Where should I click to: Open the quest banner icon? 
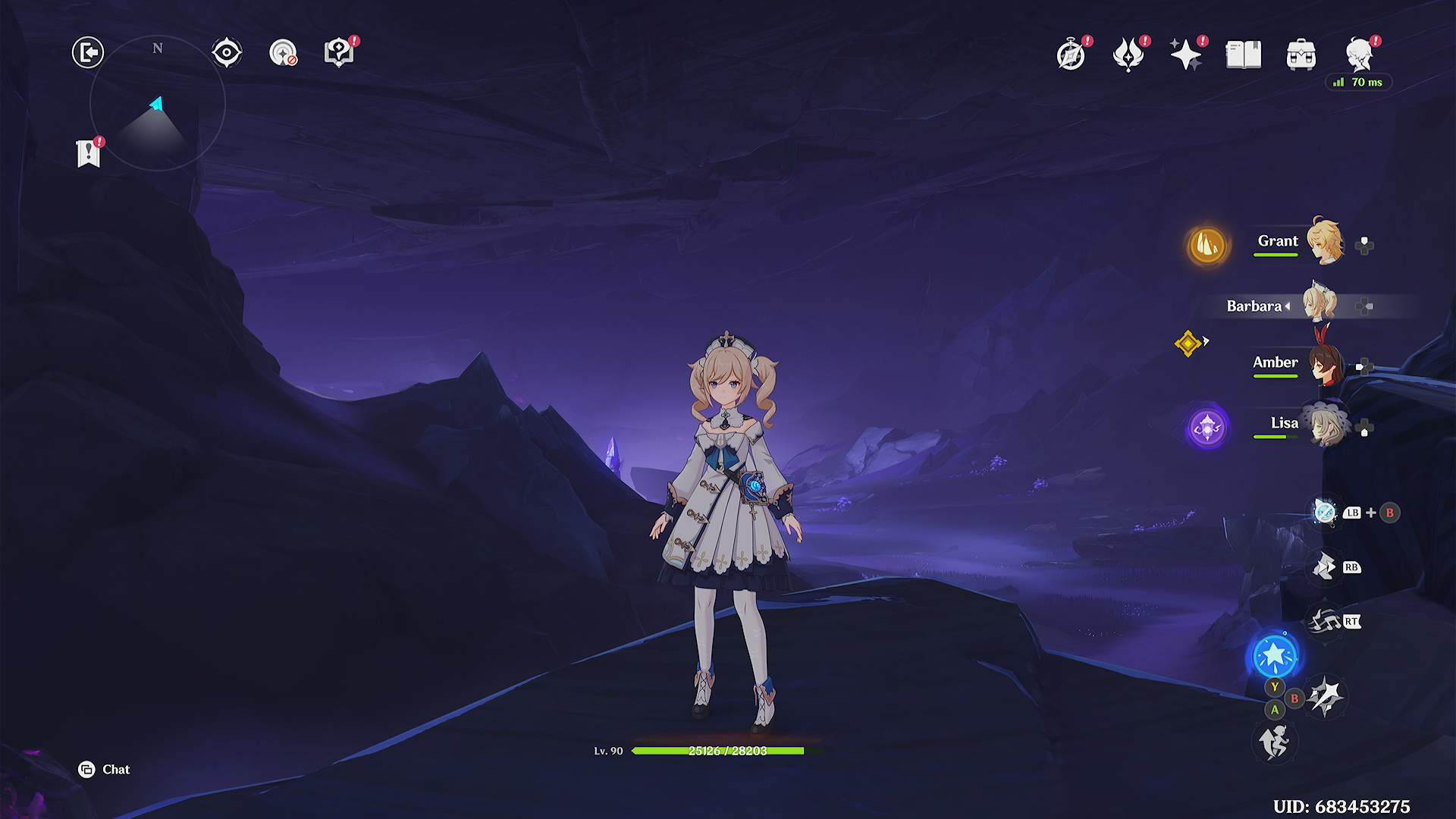point(89,153)
